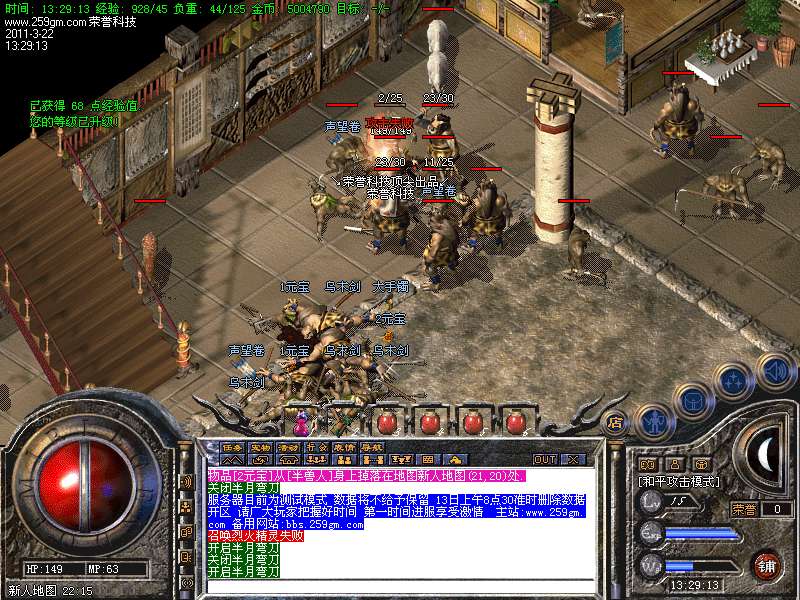This screenshot has width=800, height=600.
Task: Open the 宠物 pet tab
Action: coord(260,447)
